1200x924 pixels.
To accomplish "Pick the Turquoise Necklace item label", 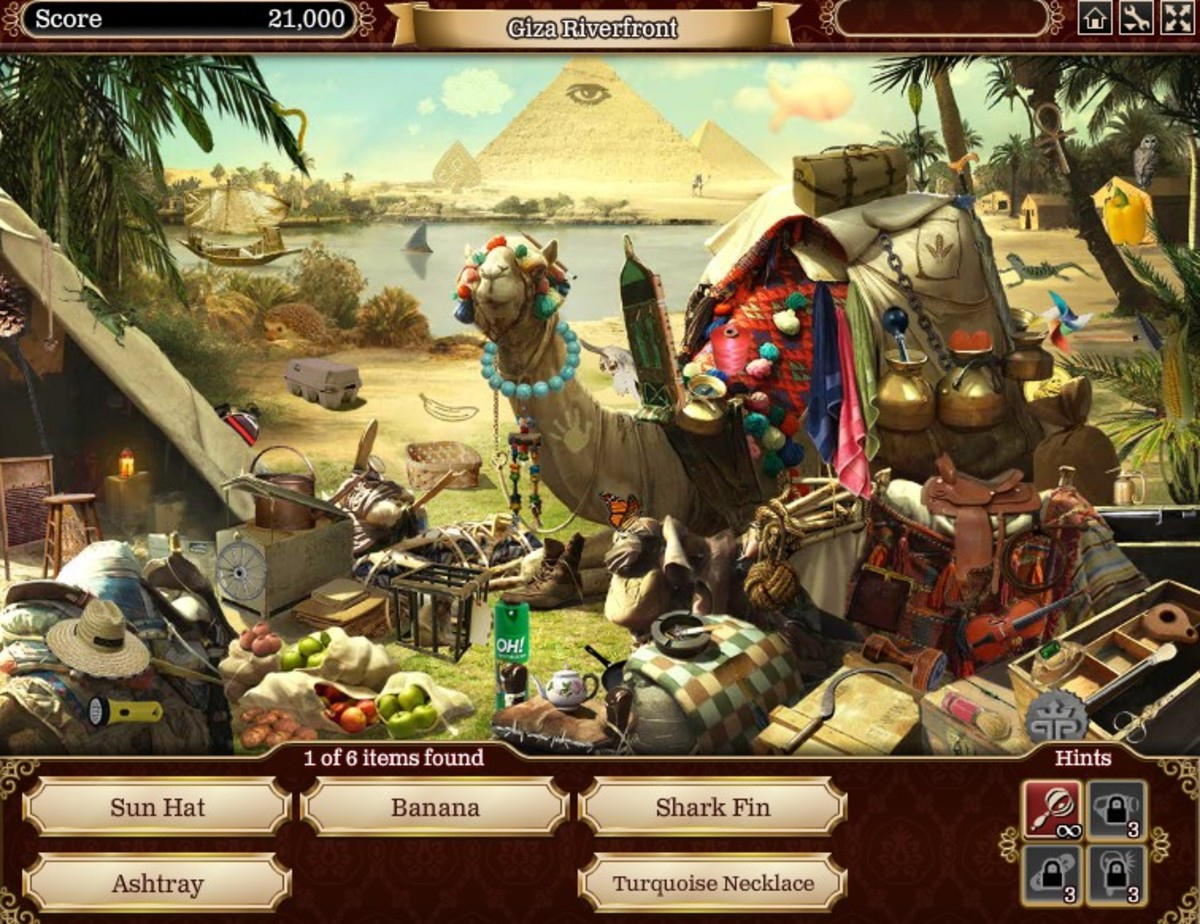I will coord(712,883).
